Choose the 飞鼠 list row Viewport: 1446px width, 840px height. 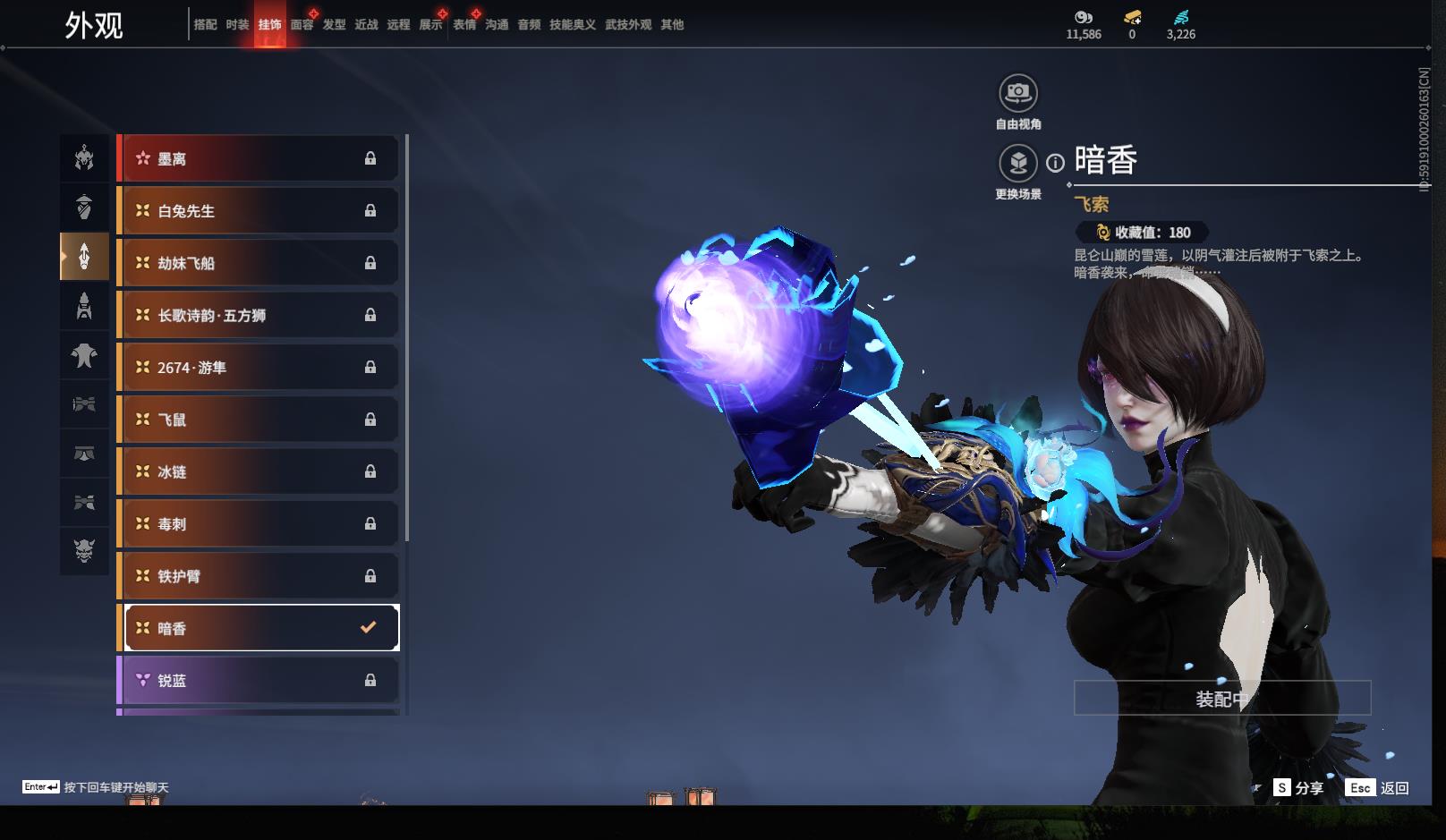pos(258,420)
